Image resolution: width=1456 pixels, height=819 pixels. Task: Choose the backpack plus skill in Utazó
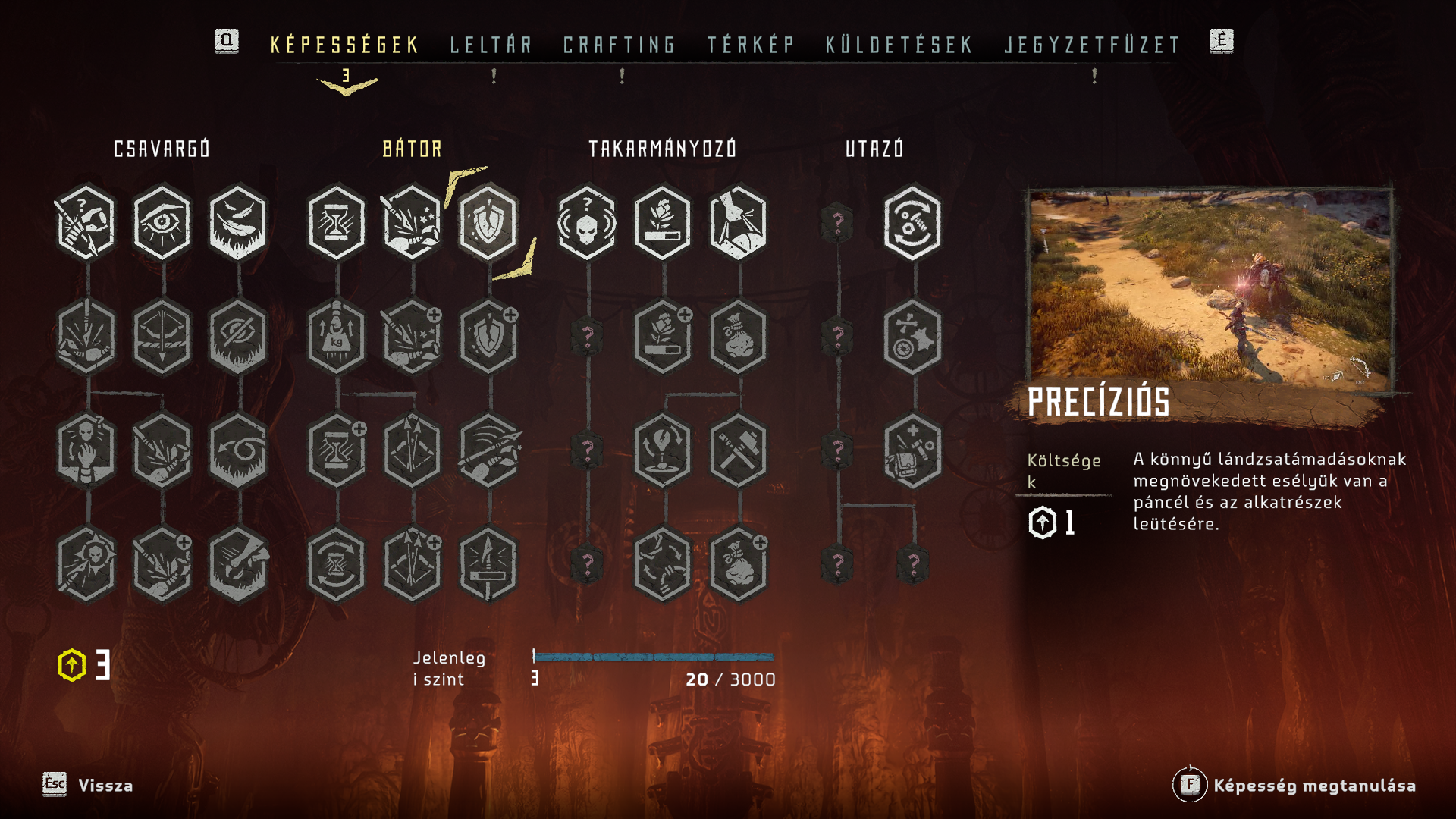[x=913, y=450]
